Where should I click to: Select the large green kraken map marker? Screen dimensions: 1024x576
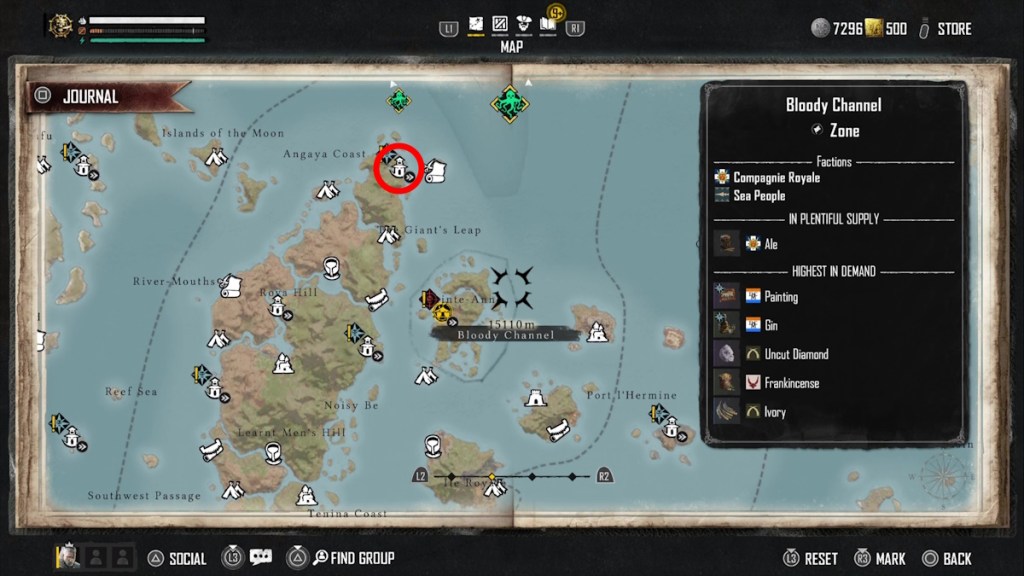[510, 104]
